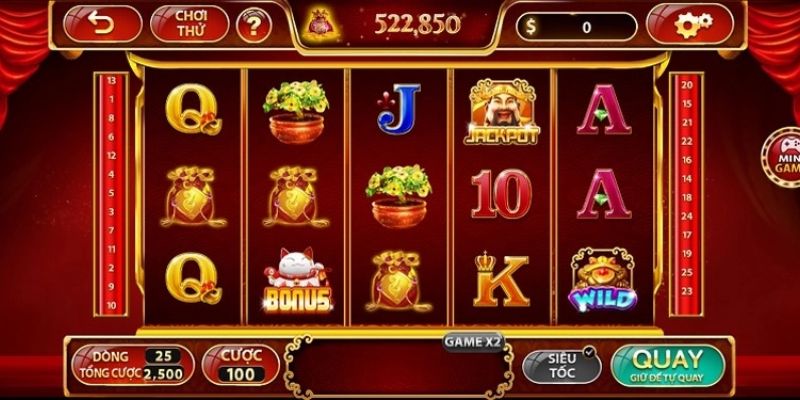Select the Chơi Thử trial play button
800x400 pixels.
189,24
